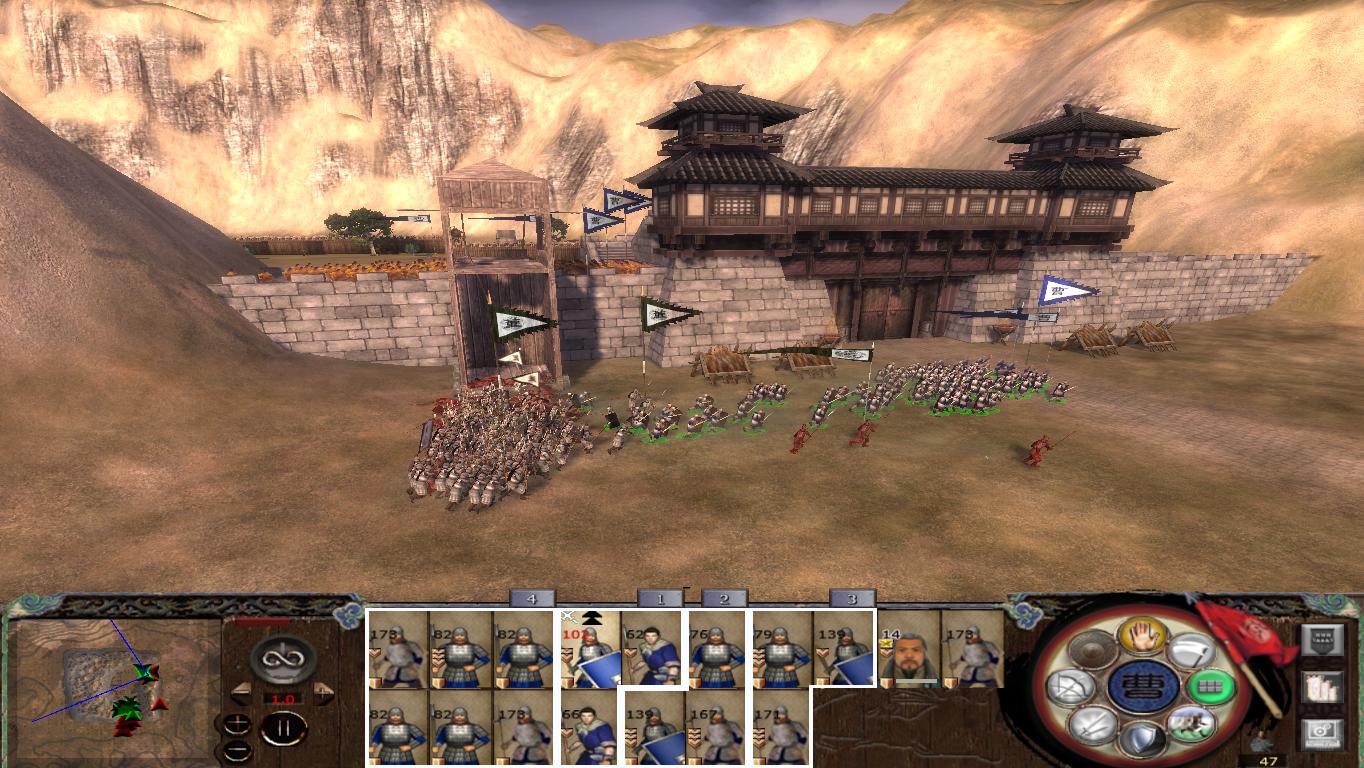Click the 1.0 speed display to adjust speed
Image resolution: width=1364 pixels, height=768 pixels.
[283, 698]
